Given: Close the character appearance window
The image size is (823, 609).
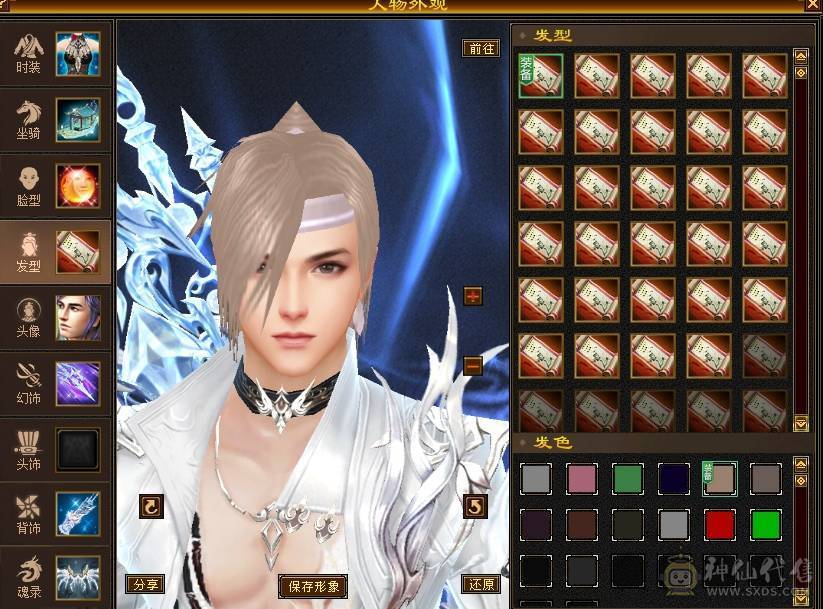Looking at the screenshot, I should 812,5.
